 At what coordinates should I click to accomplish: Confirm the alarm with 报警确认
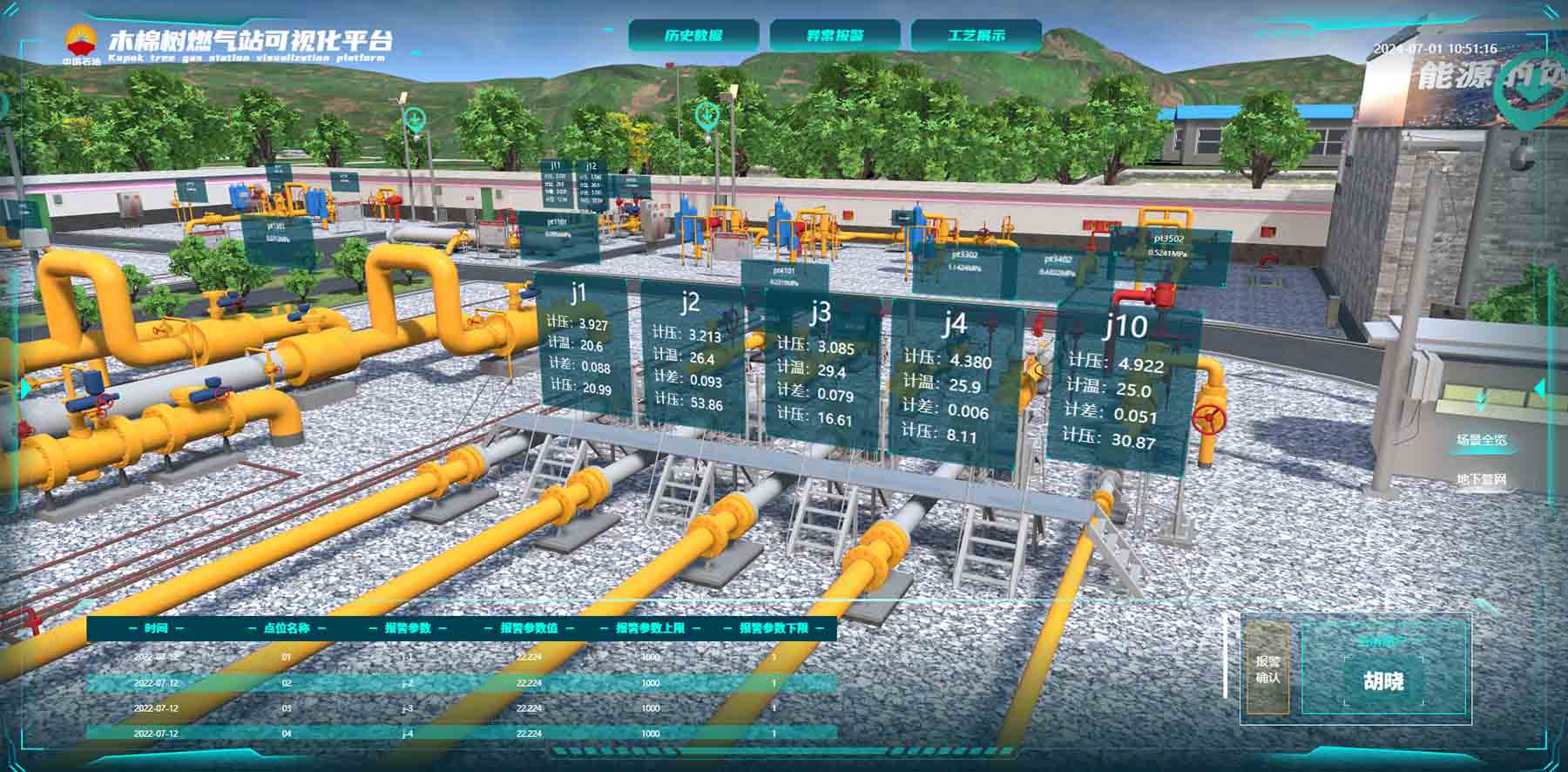[1267, 668]
